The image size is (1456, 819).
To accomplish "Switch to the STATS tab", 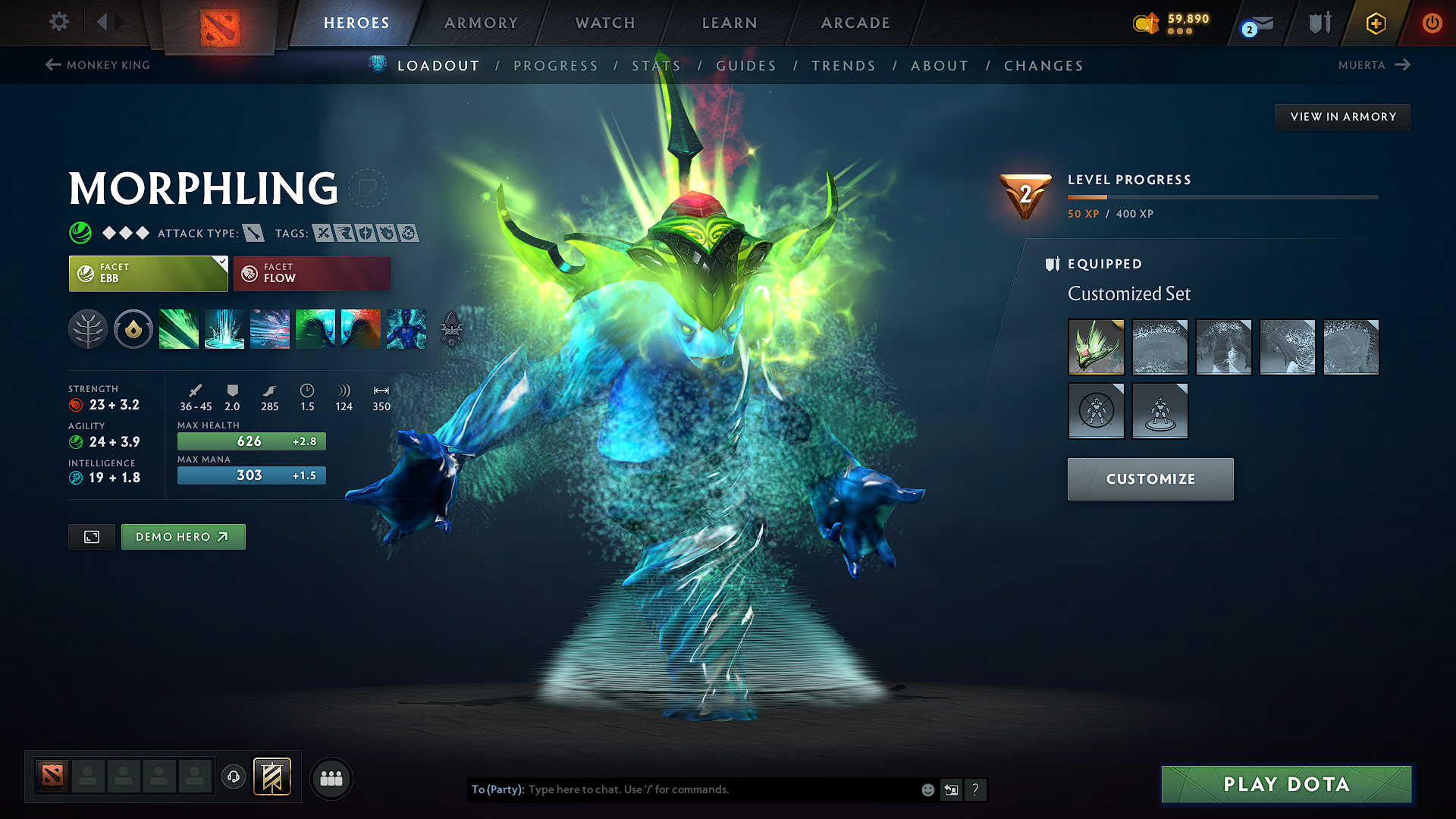I will click(x=657, y=66).
